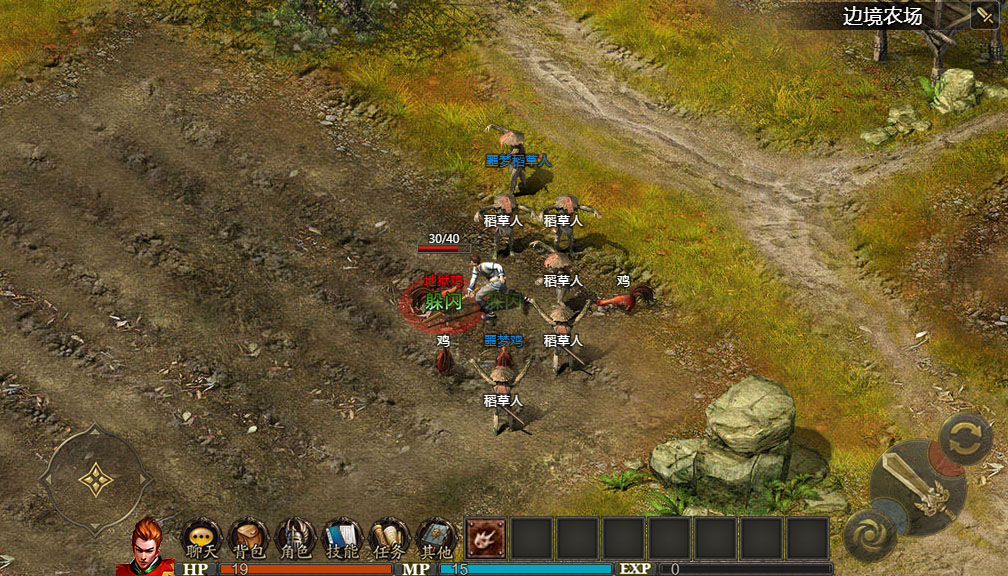
Task: Open the 角色 character sheet
Action: [296, 538]
